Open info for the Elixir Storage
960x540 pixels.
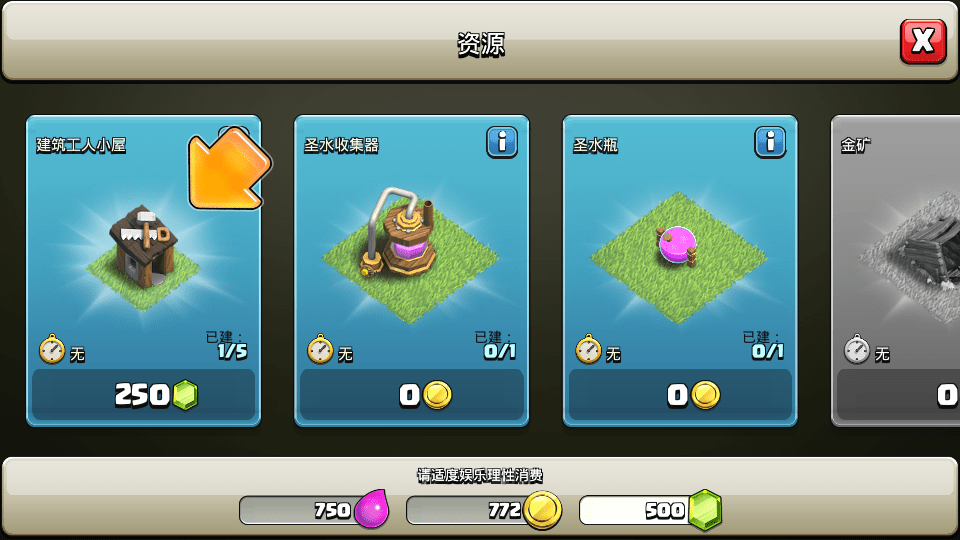coord(770,142)
